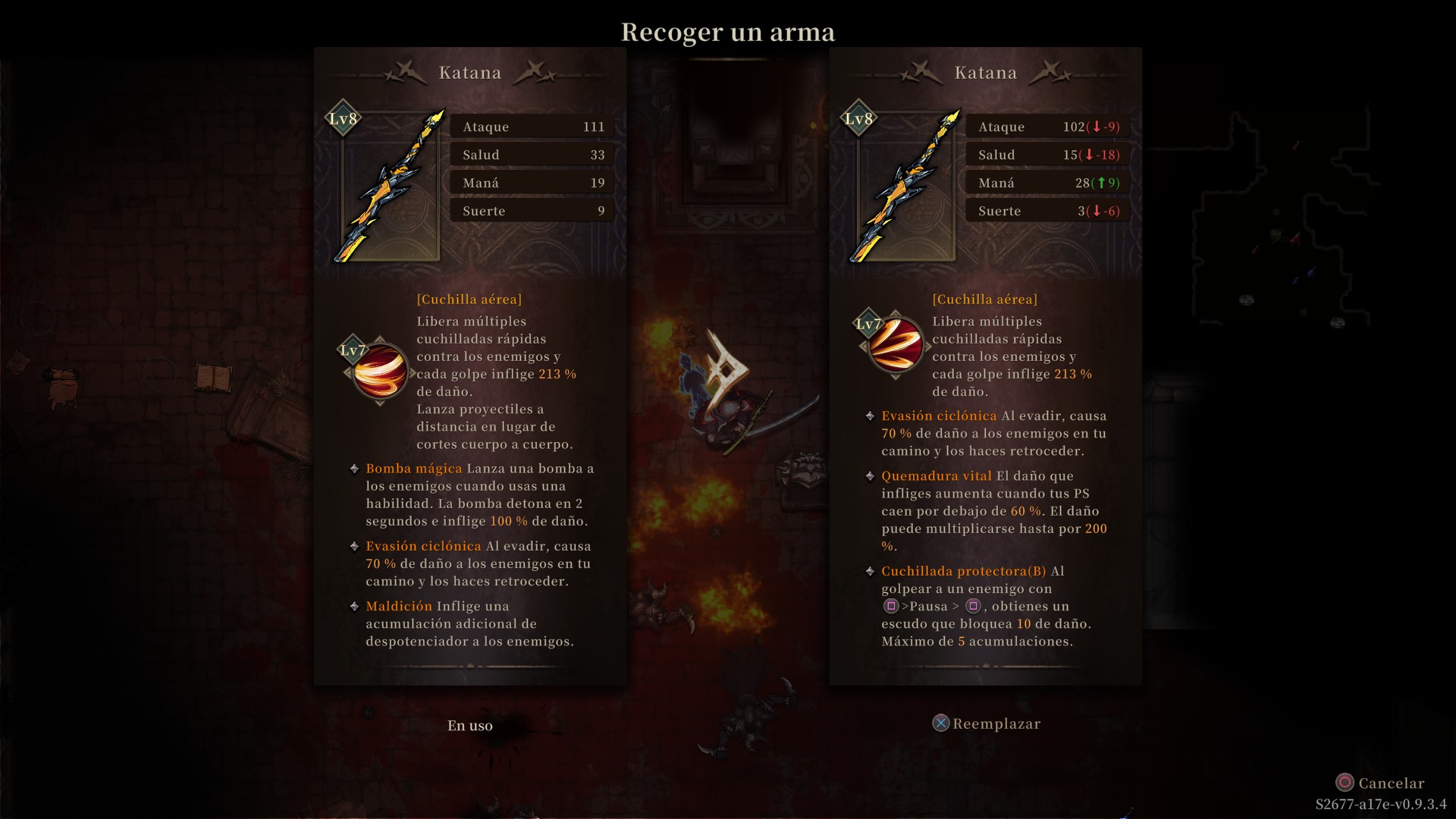1456x819 pixels.
Task: Click the Cuchilla aérea icon on the new Katana
Action: tap(896, 345)
